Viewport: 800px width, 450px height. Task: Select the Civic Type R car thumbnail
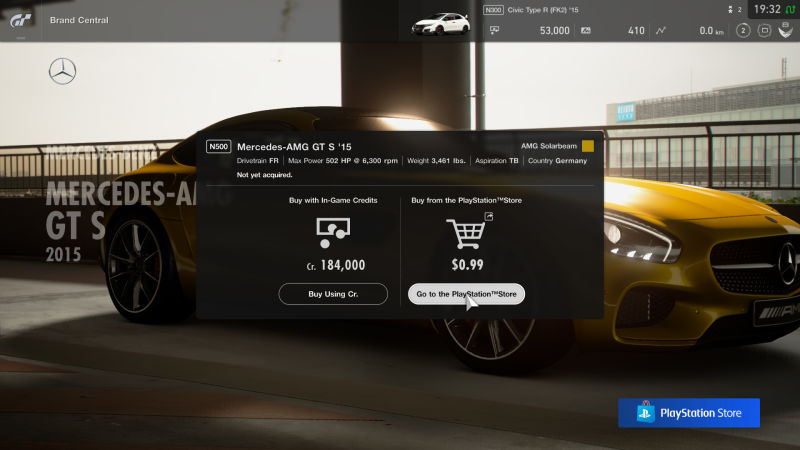(441, 22)
